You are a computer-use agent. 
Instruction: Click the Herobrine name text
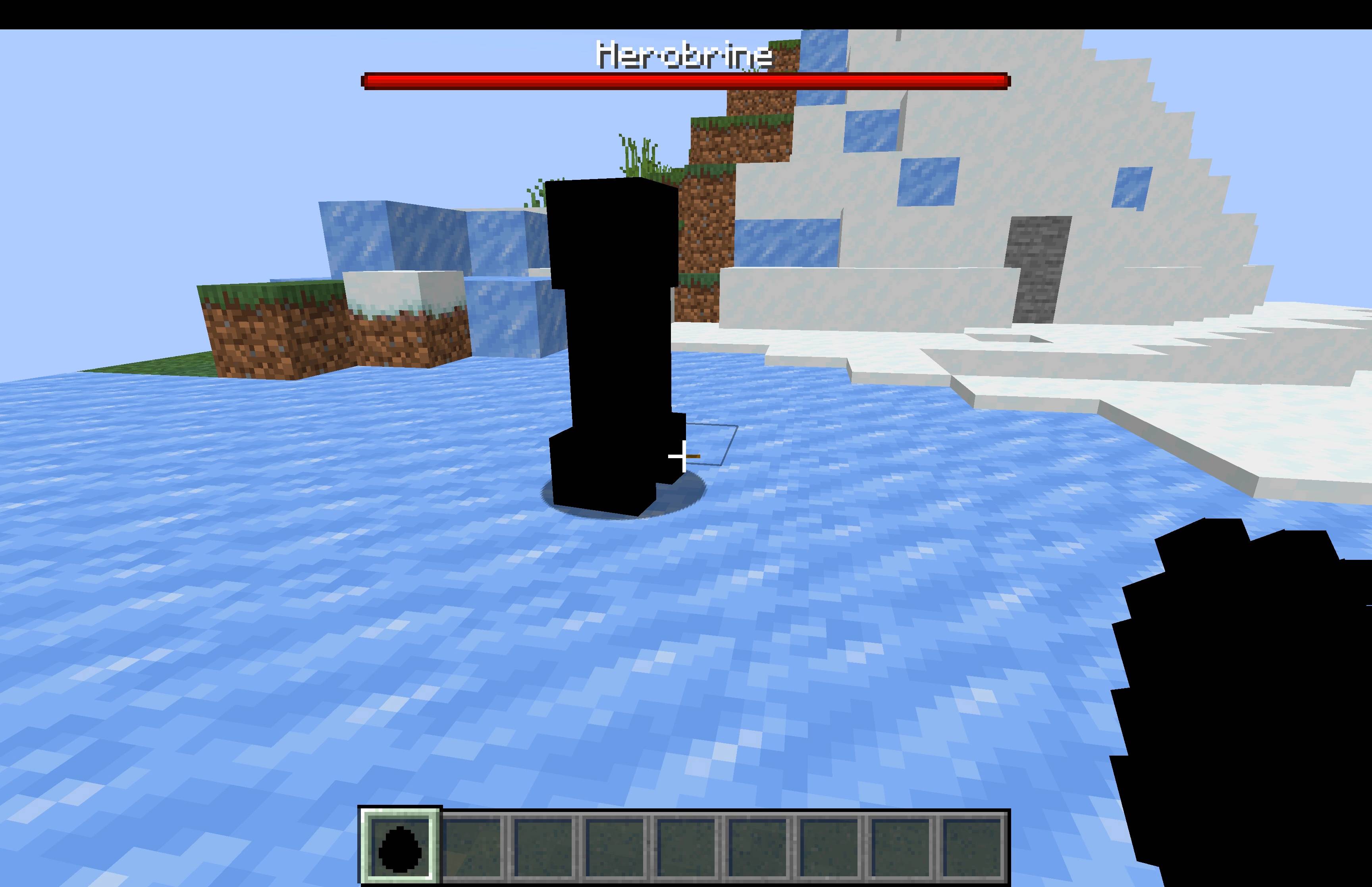(684, 55)
